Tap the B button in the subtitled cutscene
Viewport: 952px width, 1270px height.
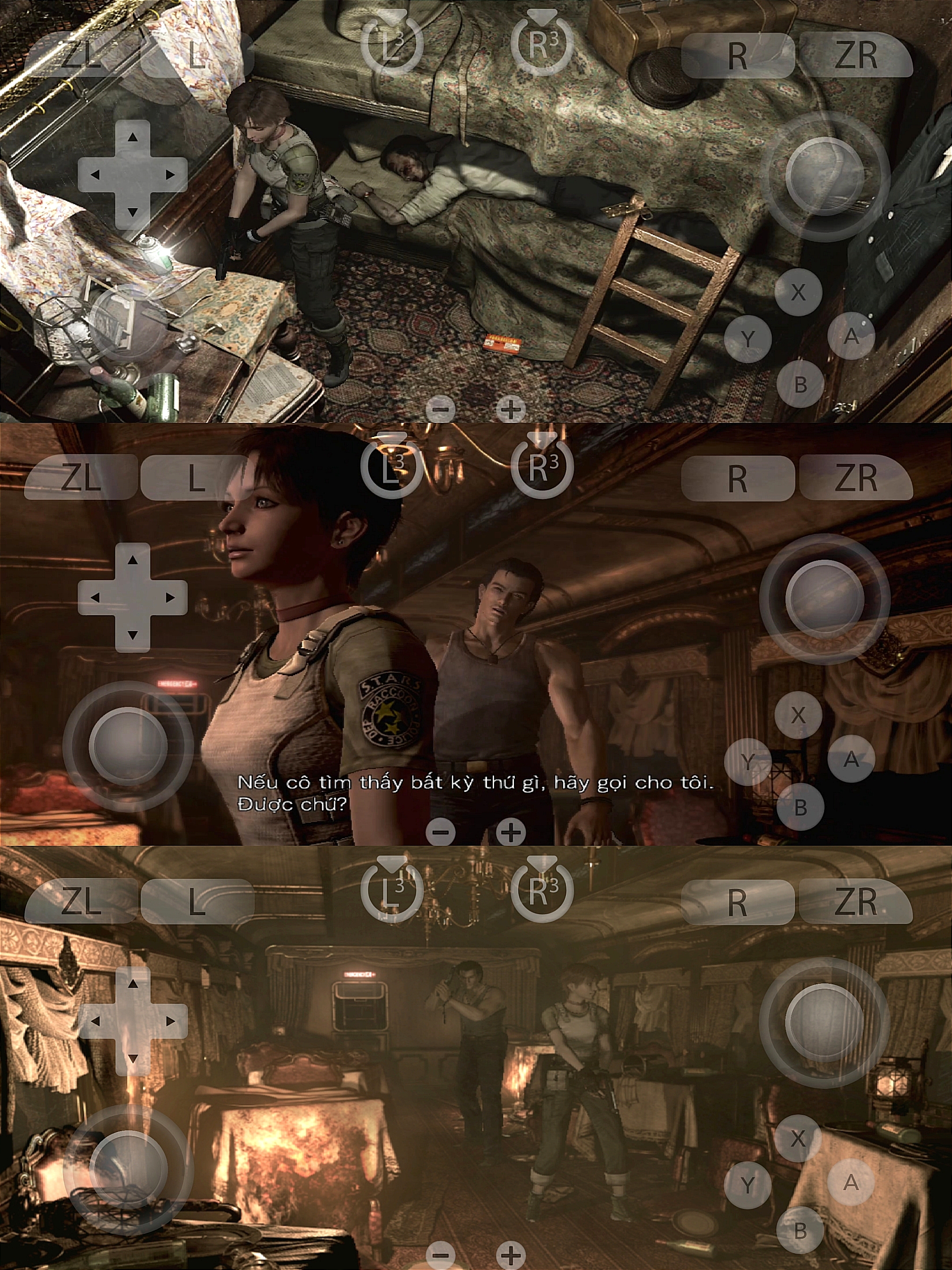pyautogui.click(x=800, y=807)
